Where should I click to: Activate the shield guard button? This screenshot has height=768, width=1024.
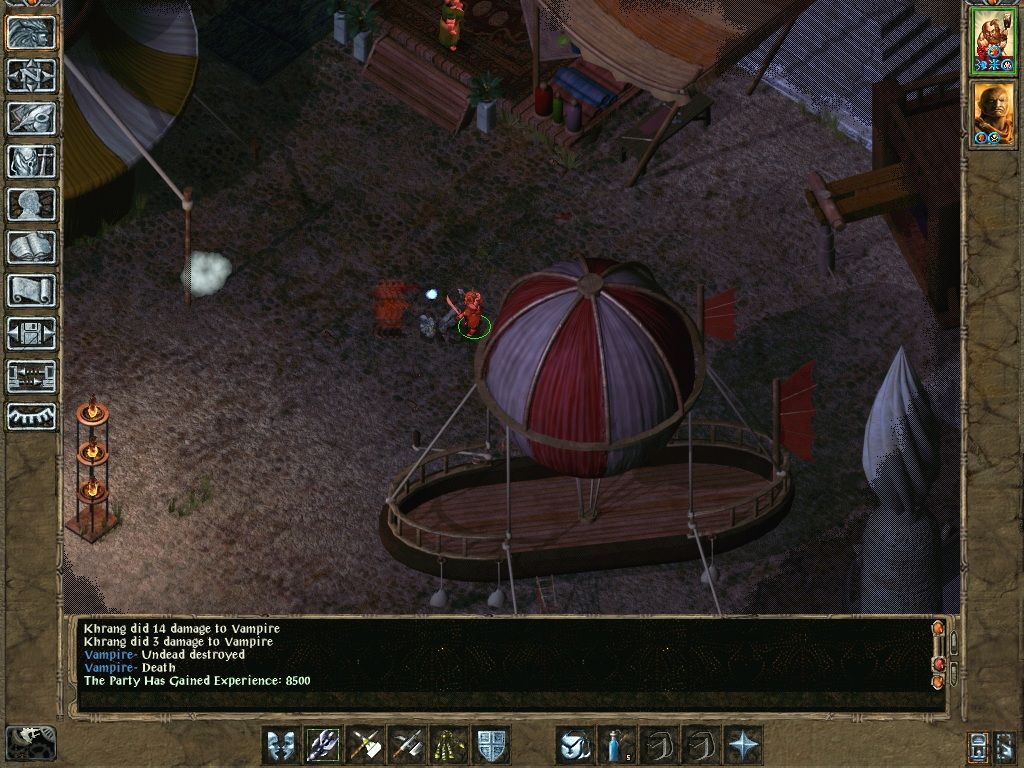491,745
